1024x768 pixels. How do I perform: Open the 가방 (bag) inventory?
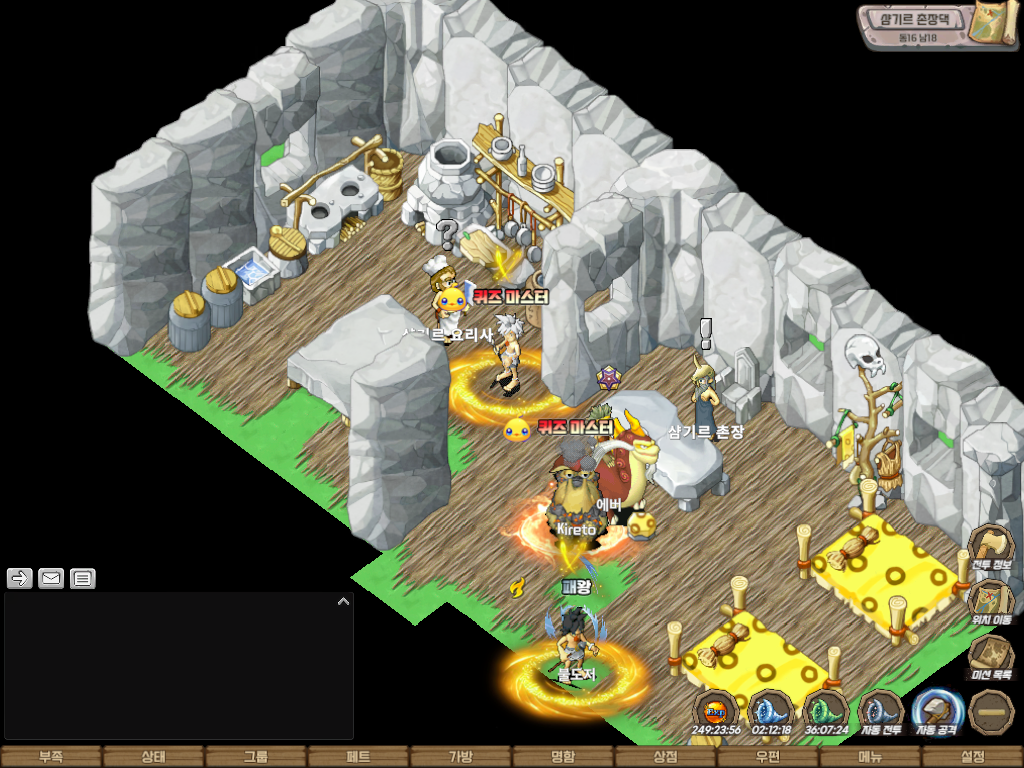pos(460,757)
